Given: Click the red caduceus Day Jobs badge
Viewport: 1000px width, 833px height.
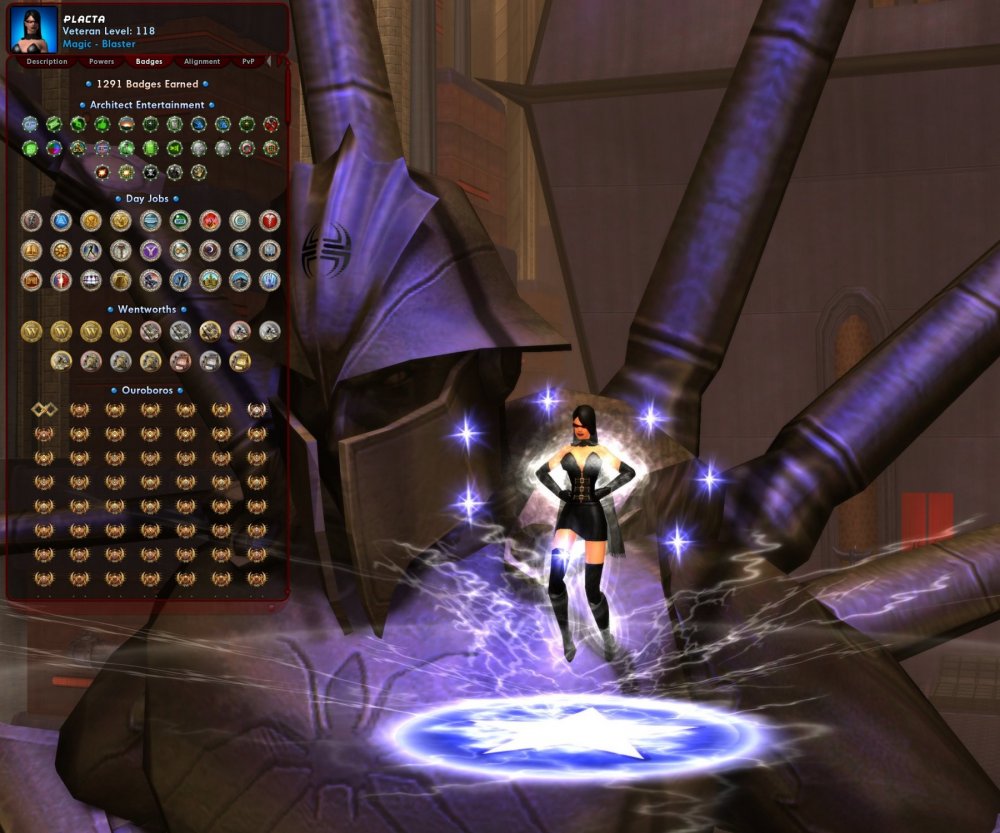Looking at the screenshot, I should point(270,221).
